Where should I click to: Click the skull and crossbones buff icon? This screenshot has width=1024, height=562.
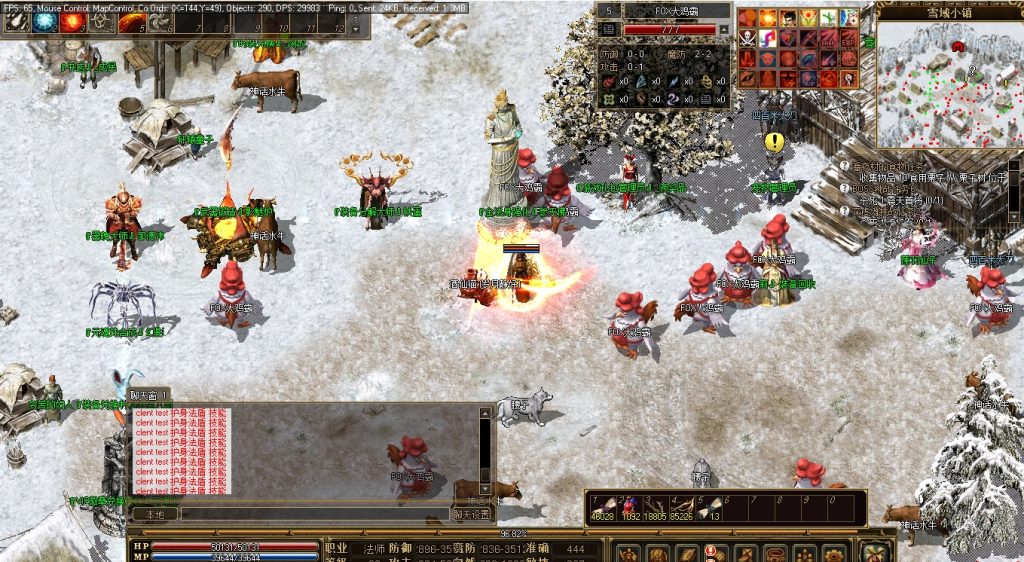(747, 38)
